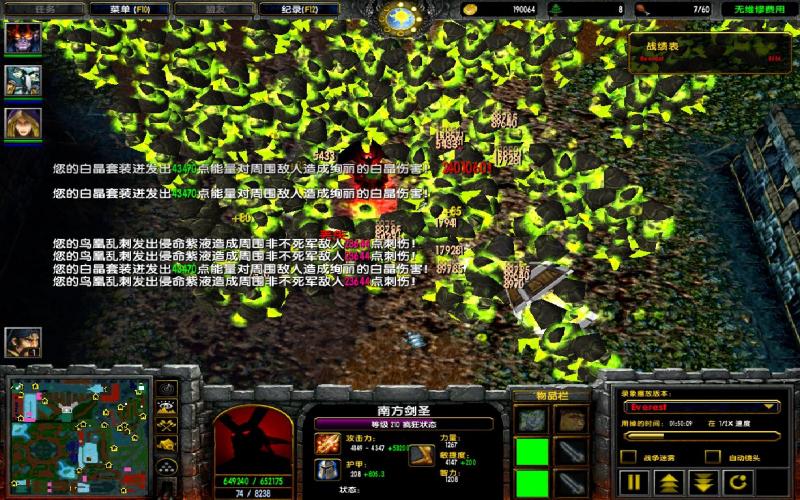
Task: Pause the replay playback
Action: click(x=634, y=482)
